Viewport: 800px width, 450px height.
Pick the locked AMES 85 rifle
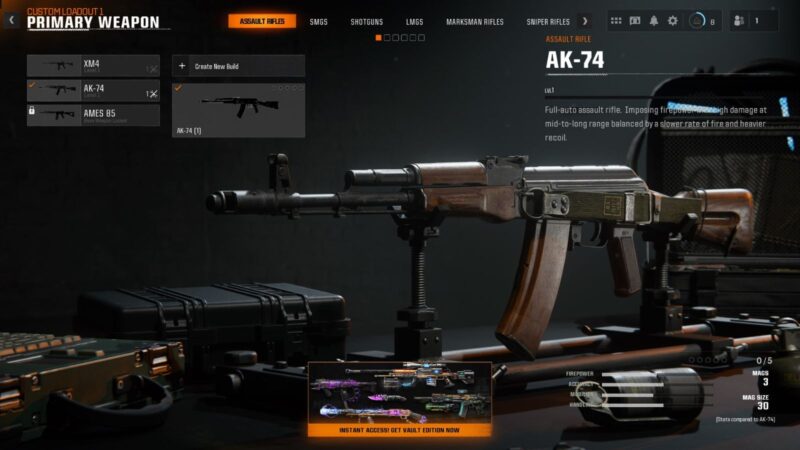[92, 115]
